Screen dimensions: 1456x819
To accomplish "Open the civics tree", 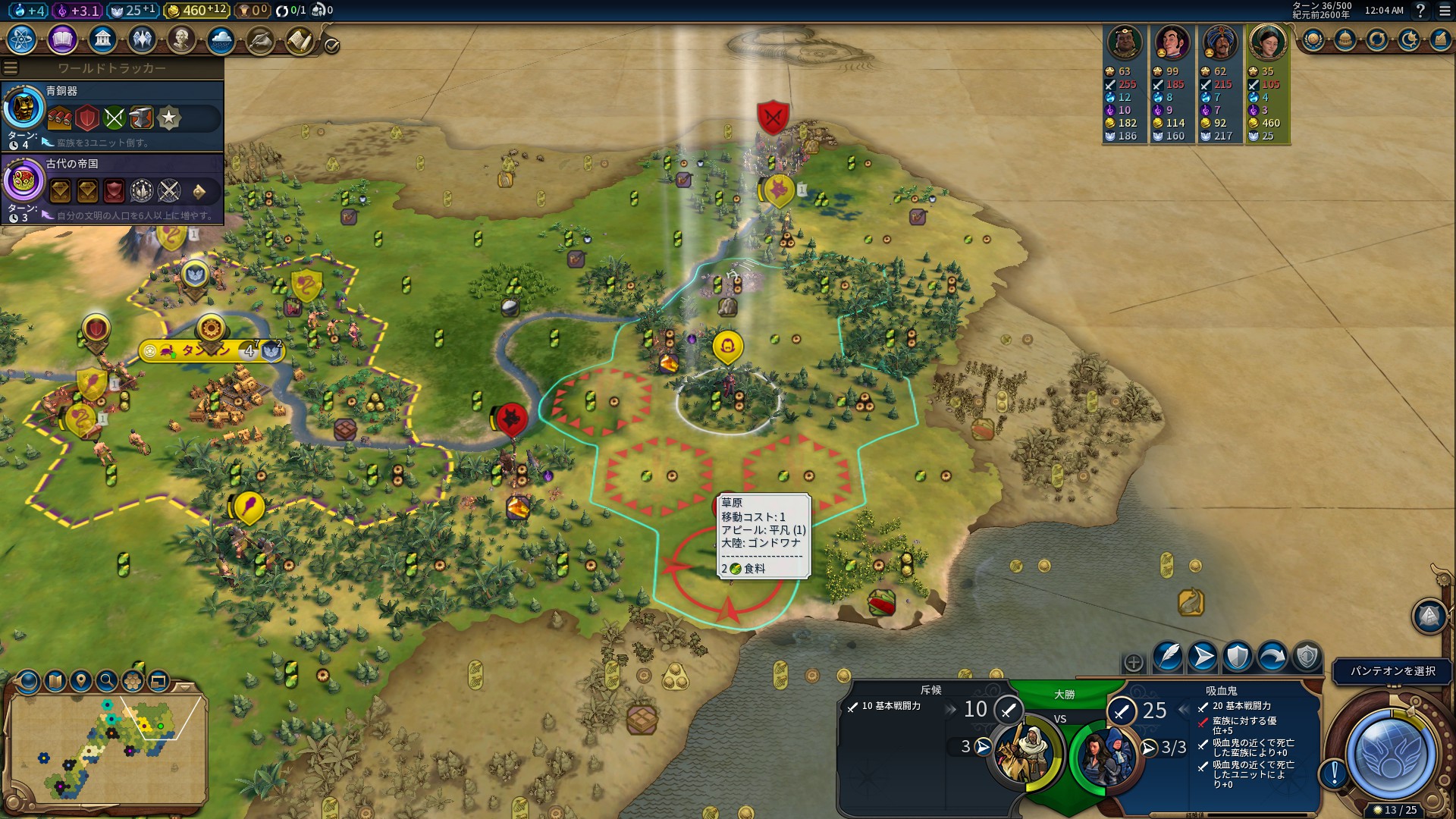I will click(62, 40).
